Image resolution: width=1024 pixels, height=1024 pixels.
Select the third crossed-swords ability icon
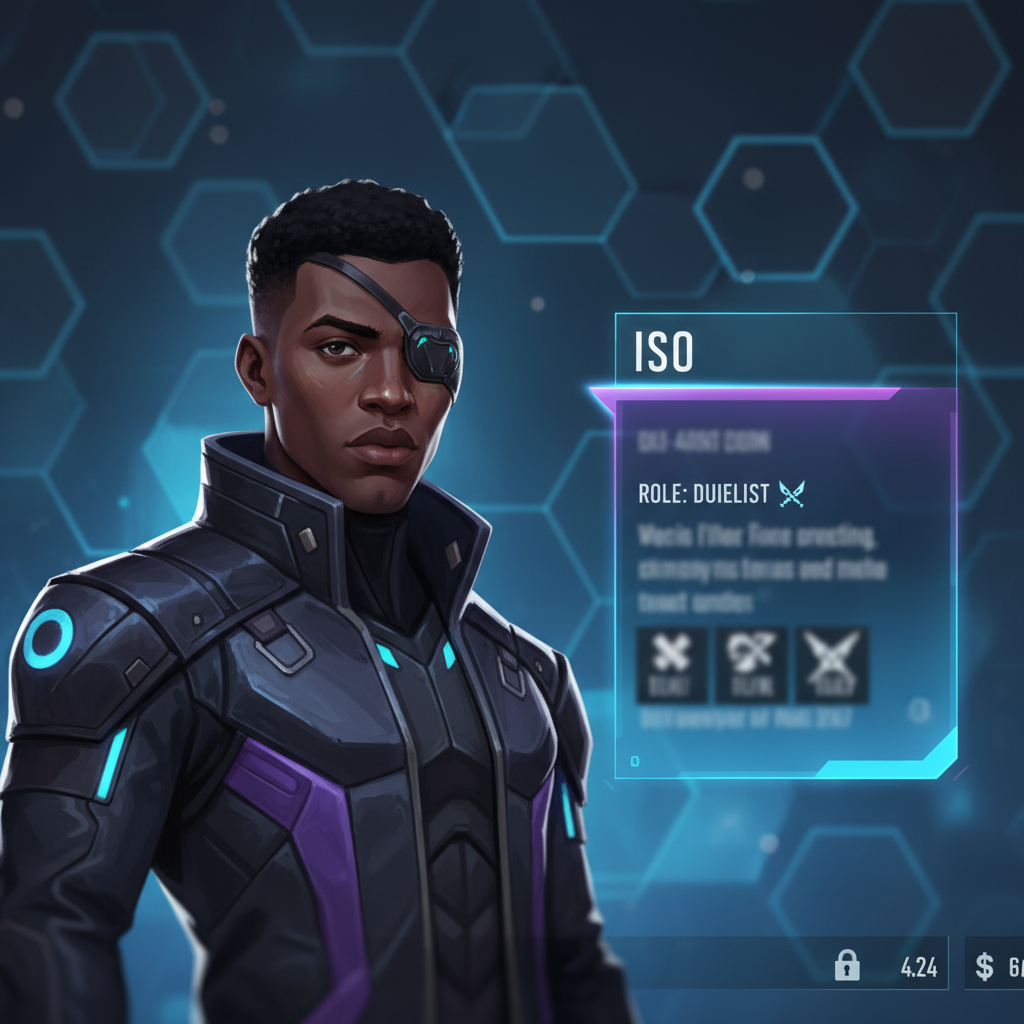[831, 664]
